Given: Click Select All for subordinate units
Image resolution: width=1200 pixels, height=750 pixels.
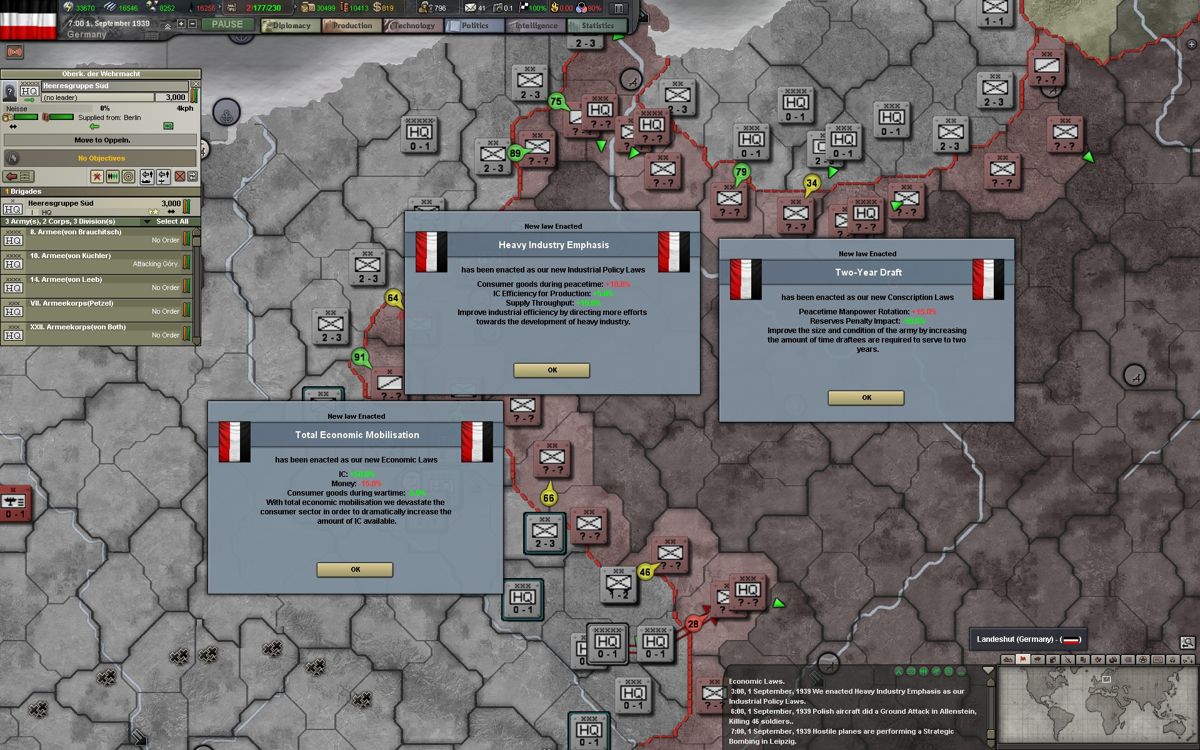Looking at the screenshot, I should (x=172, y=221).
